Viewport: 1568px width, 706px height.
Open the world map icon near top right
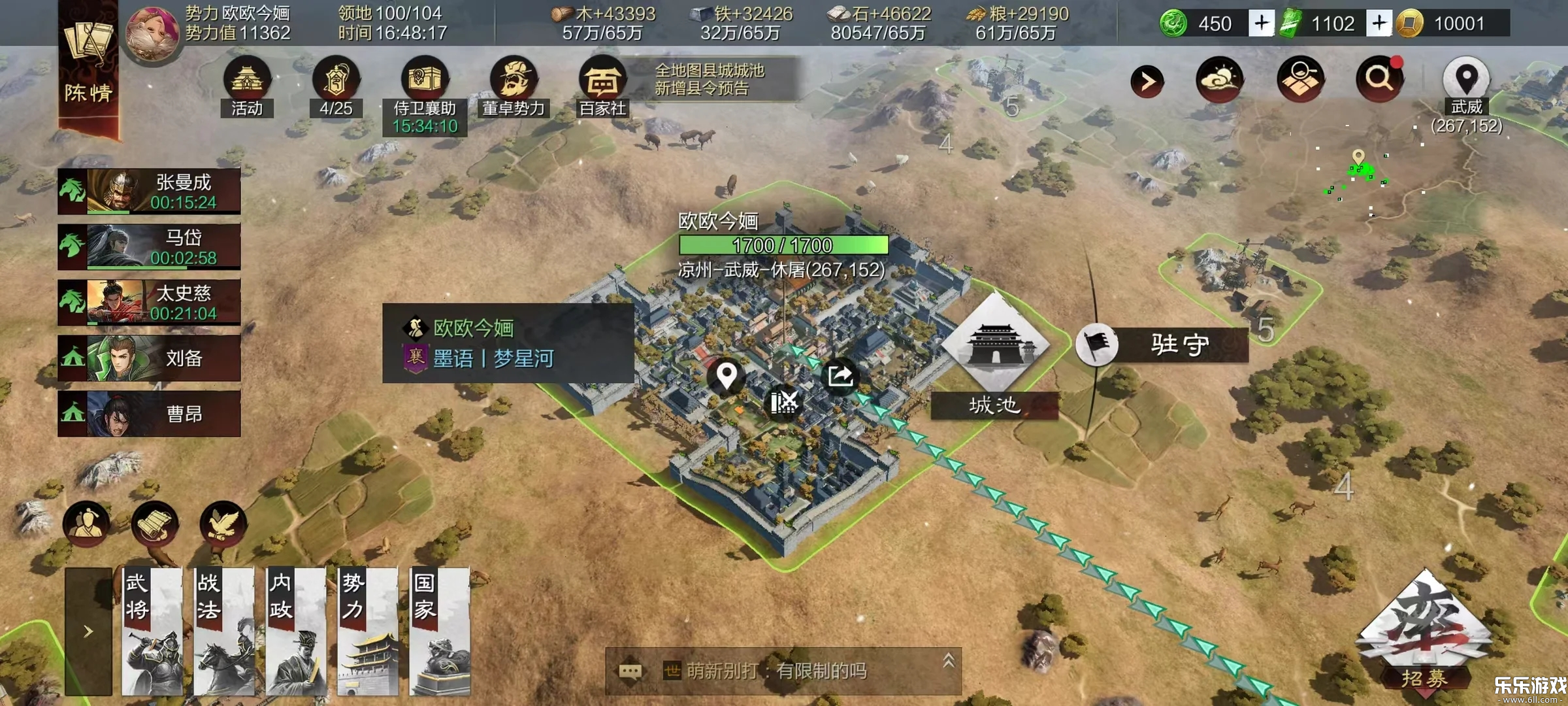1301,80
